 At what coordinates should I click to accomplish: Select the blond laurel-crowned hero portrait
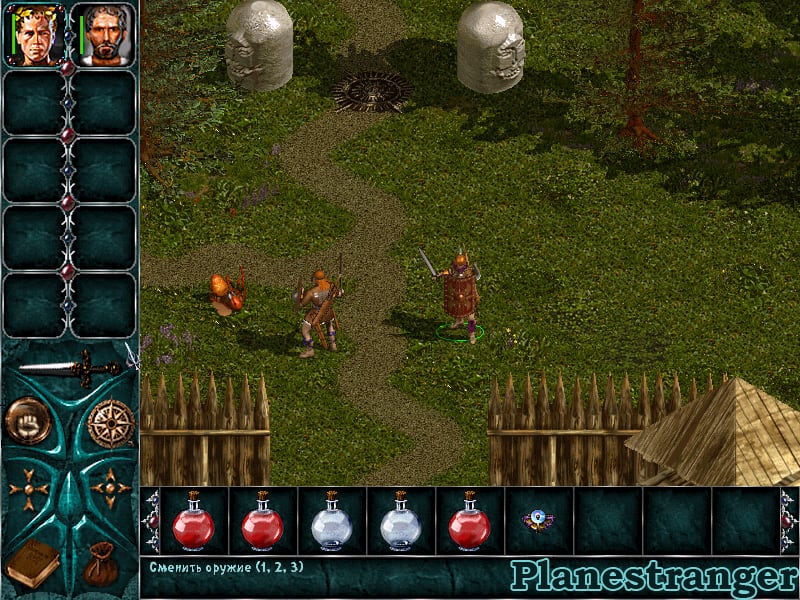[x=36, y=35]
